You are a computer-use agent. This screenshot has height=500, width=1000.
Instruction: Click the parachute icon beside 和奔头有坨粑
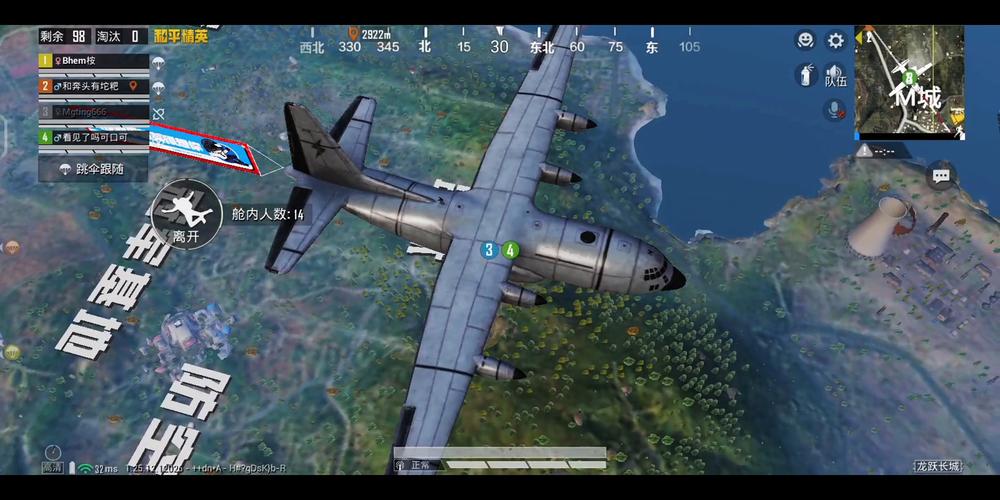point(158,87)
